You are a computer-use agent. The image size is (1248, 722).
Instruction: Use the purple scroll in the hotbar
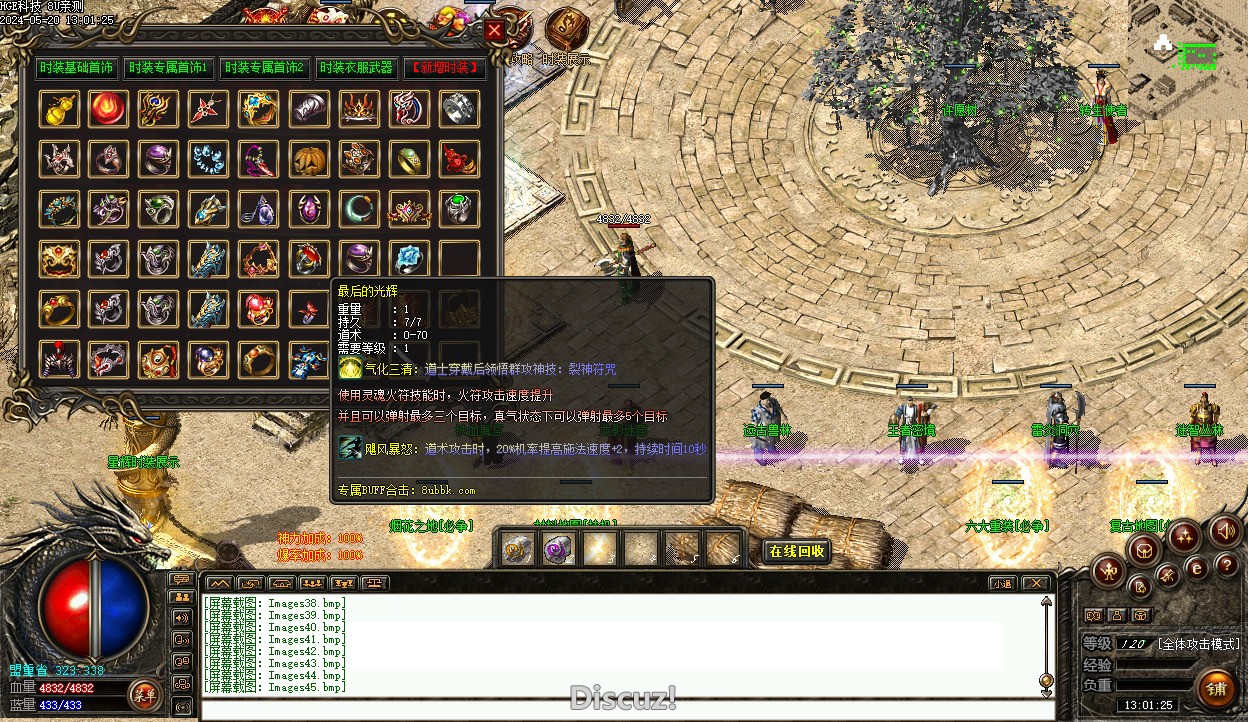557,549
